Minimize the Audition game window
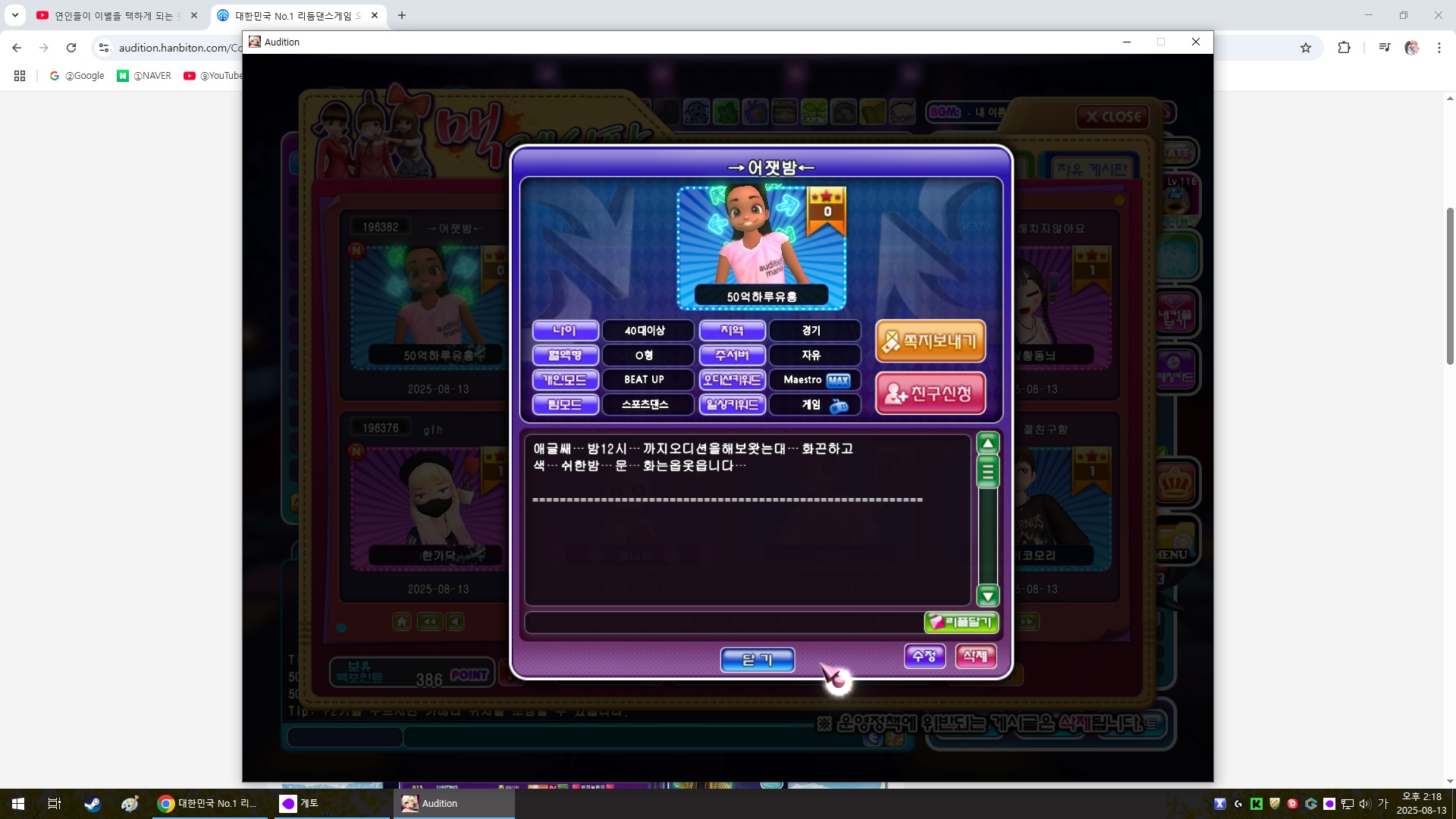Screen dimensions: 1456x819 [1127, 42]
